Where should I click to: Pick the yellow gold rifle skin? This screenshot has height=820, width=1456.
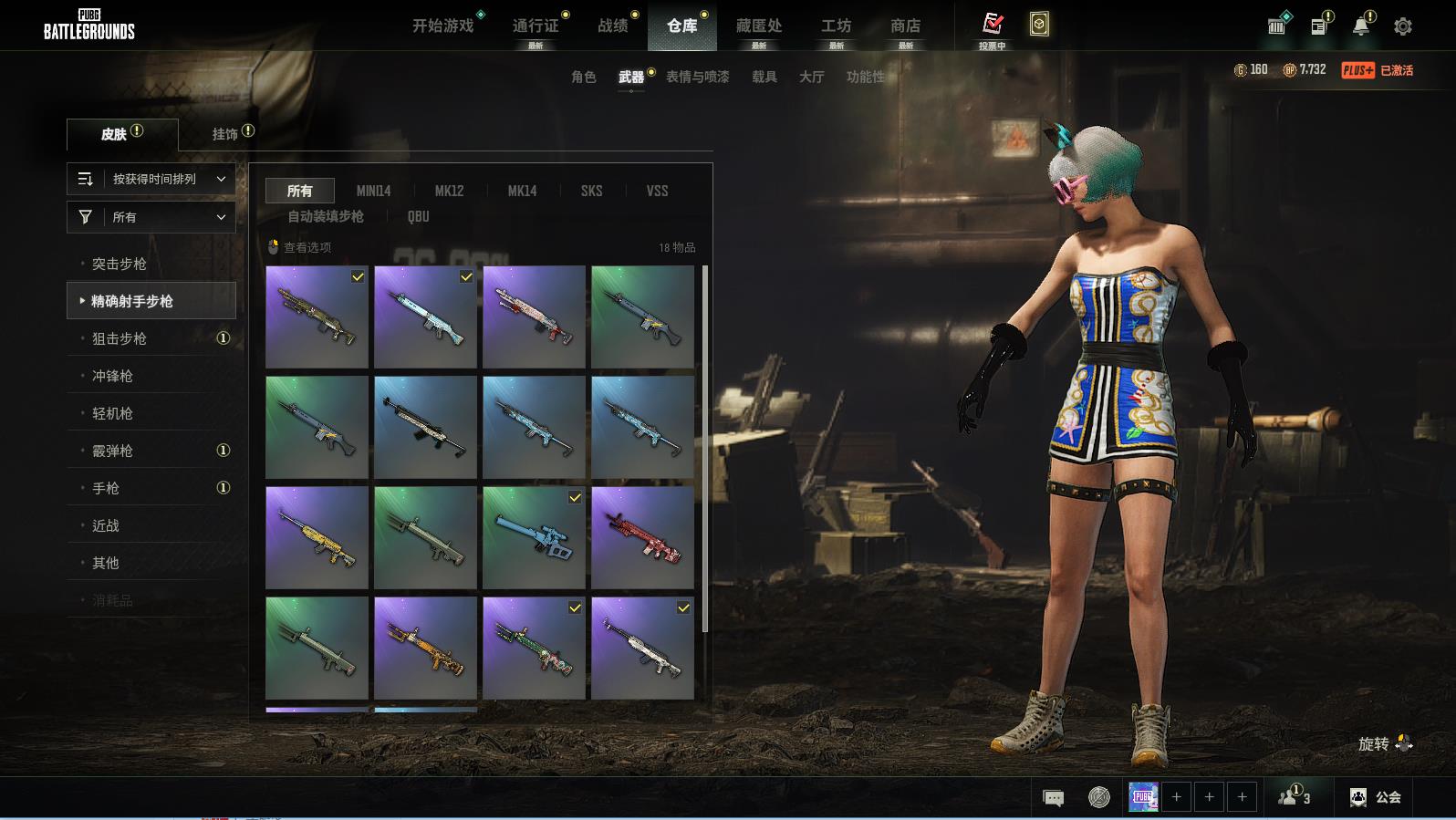pyautogui.click(x=317, y=537)
